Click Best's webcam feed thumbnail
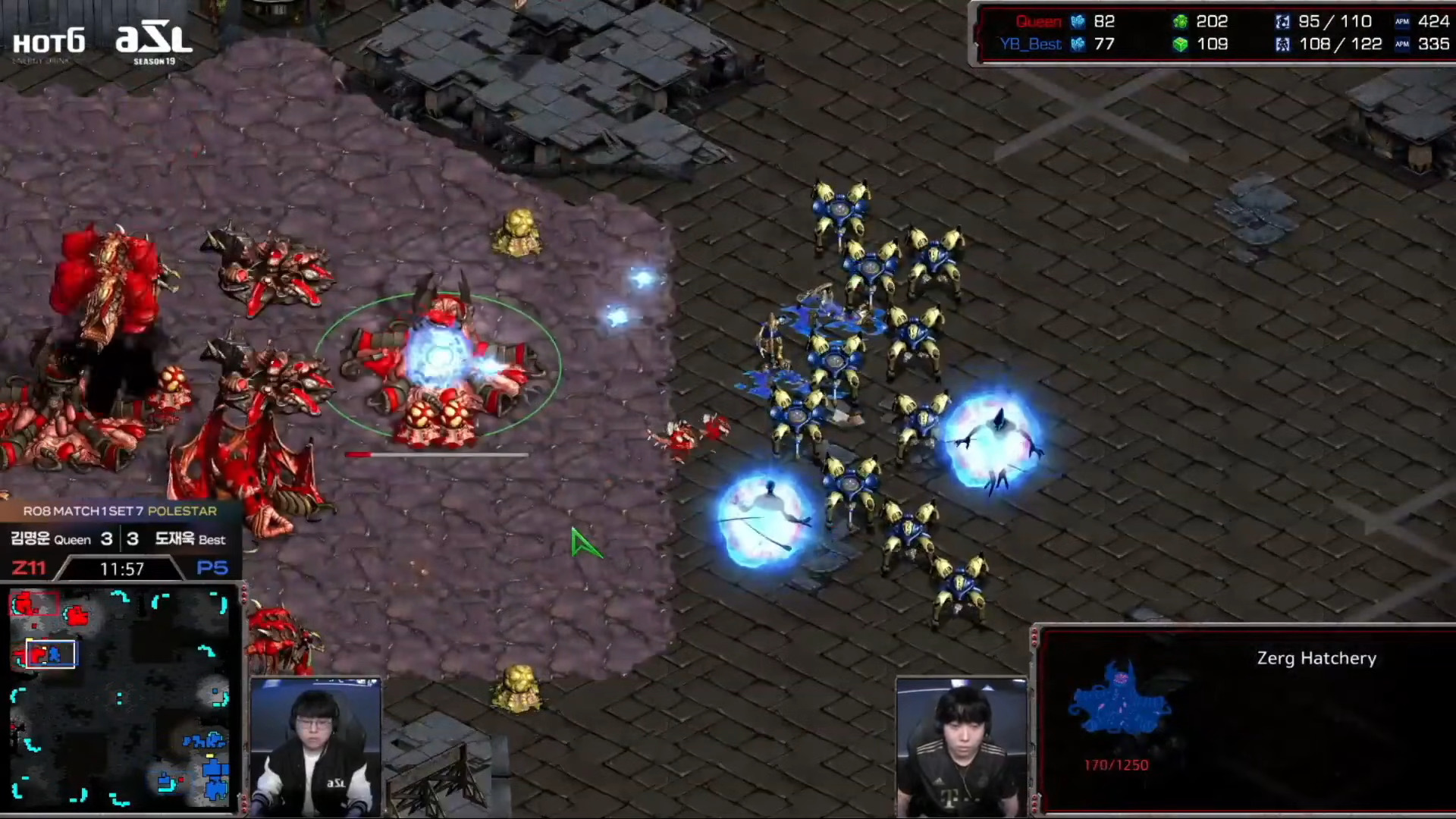 tap(962, 747)
